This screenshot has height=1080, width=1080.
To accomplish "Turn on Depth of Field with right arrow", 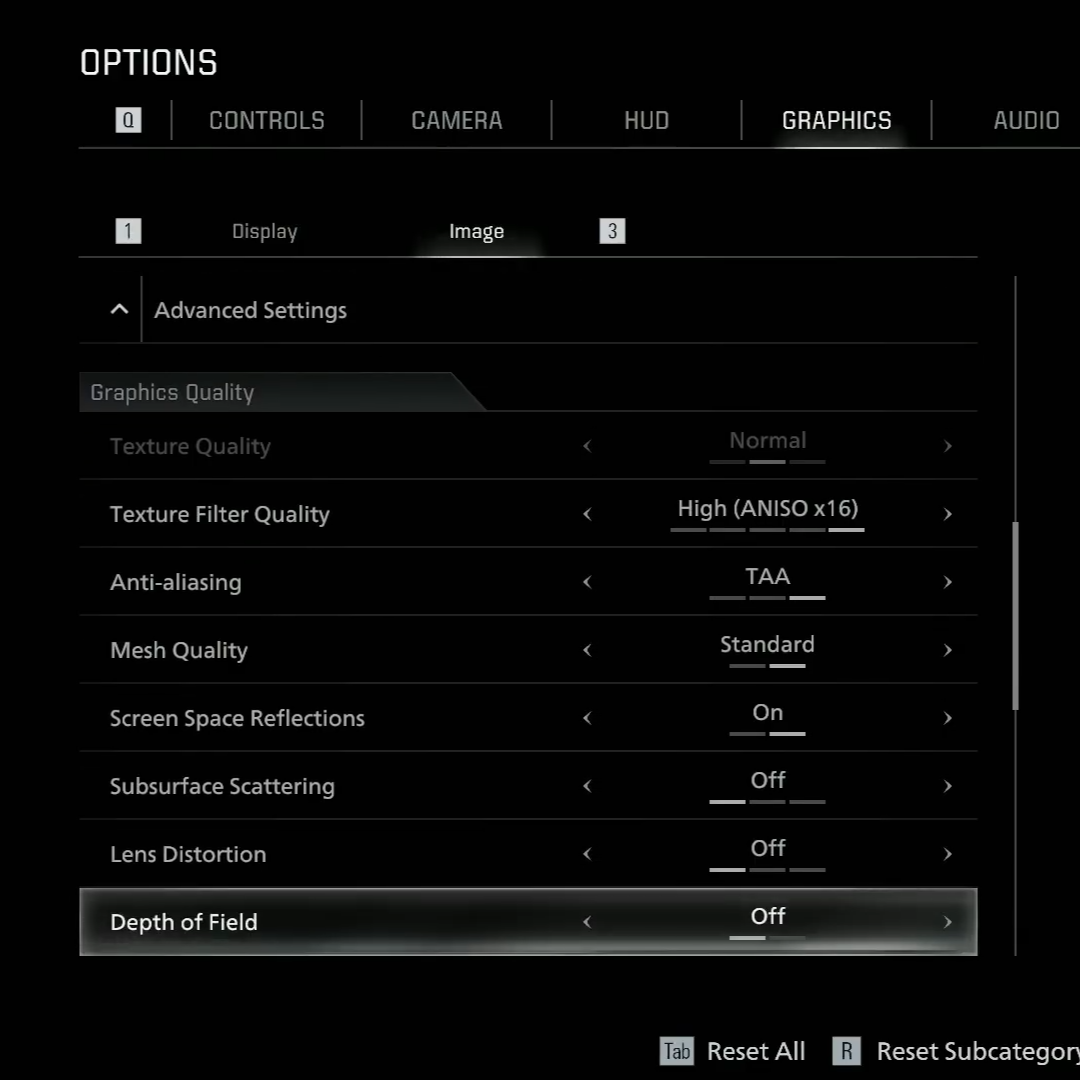I will point(947,922).
